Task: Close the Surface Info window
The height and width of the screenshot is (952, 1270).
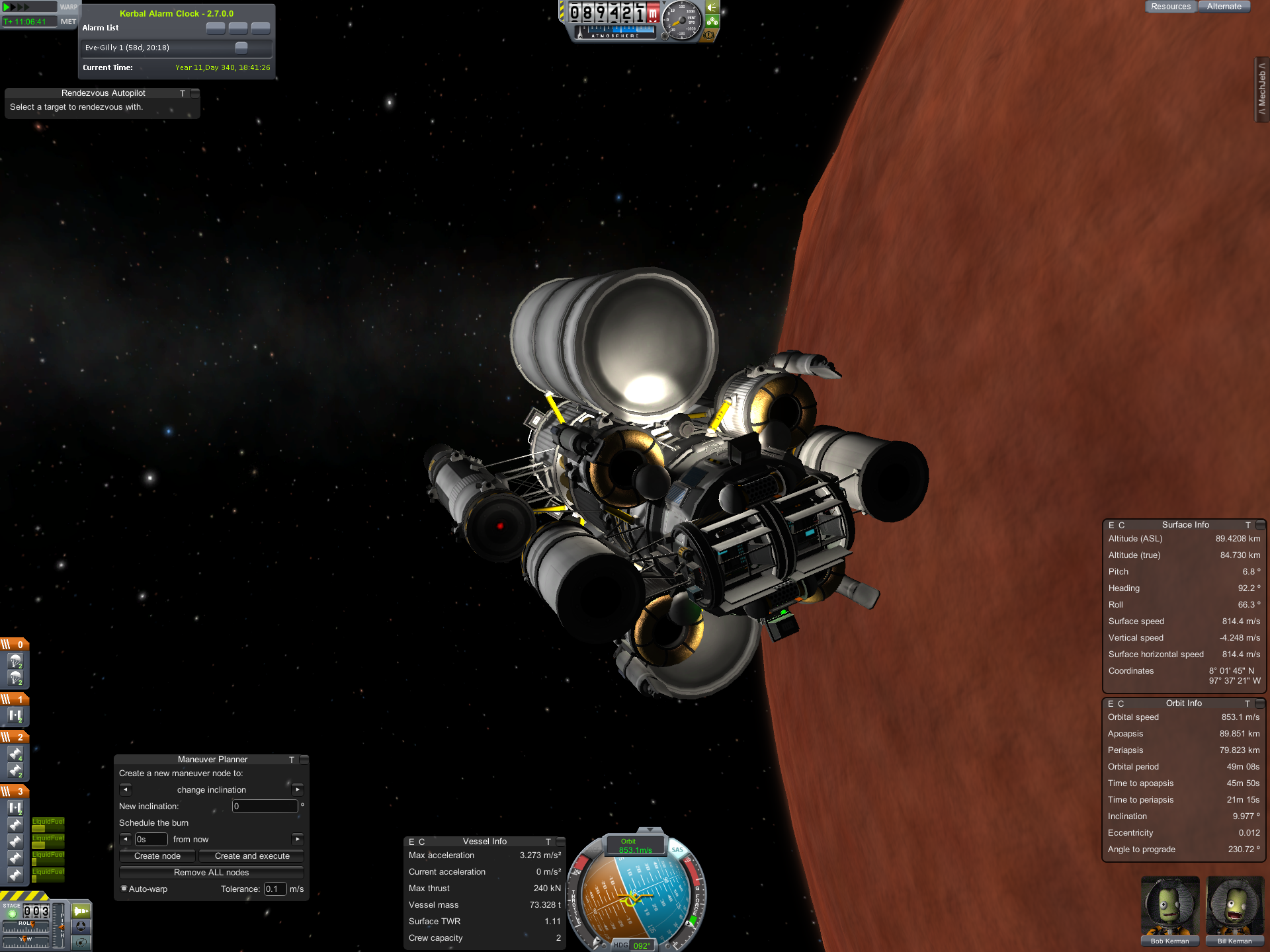Action: (x=1260, y=526)
